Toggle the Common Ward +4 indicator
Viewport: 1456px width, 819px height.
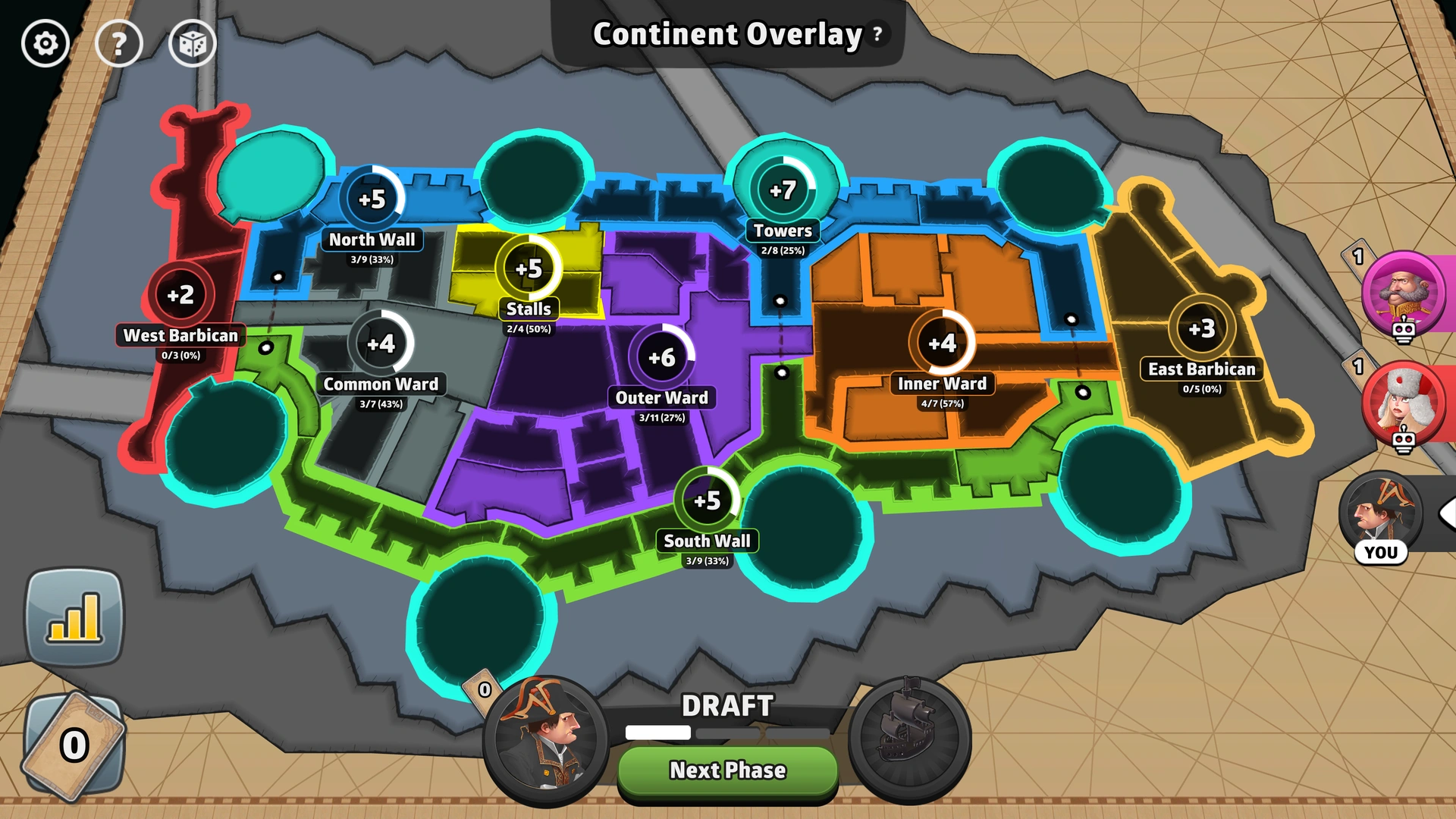(380, 343)
